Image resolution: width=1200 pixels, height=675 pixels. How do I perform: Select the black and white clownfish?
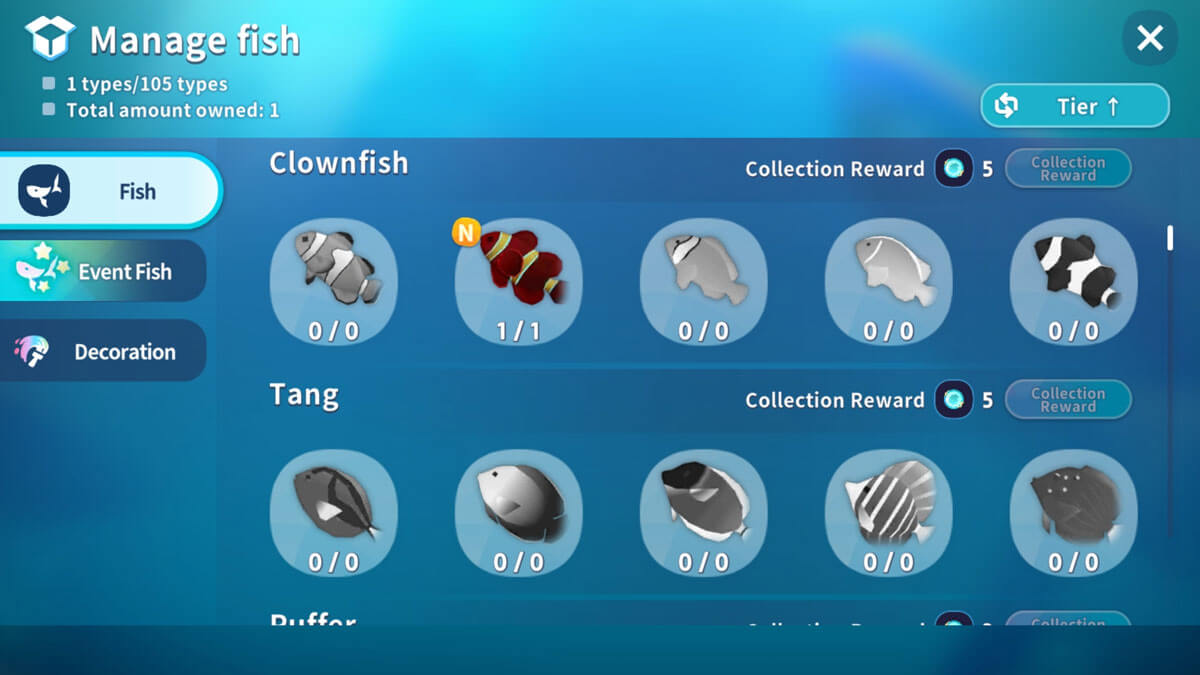click(x=1073, y=281)
